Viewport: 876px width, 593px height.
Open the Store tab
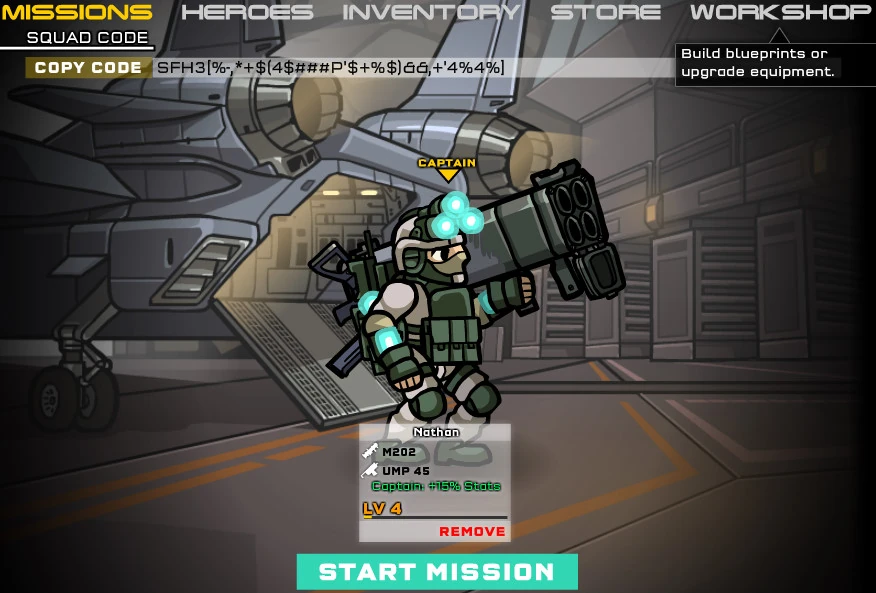(x=606, y=13)
